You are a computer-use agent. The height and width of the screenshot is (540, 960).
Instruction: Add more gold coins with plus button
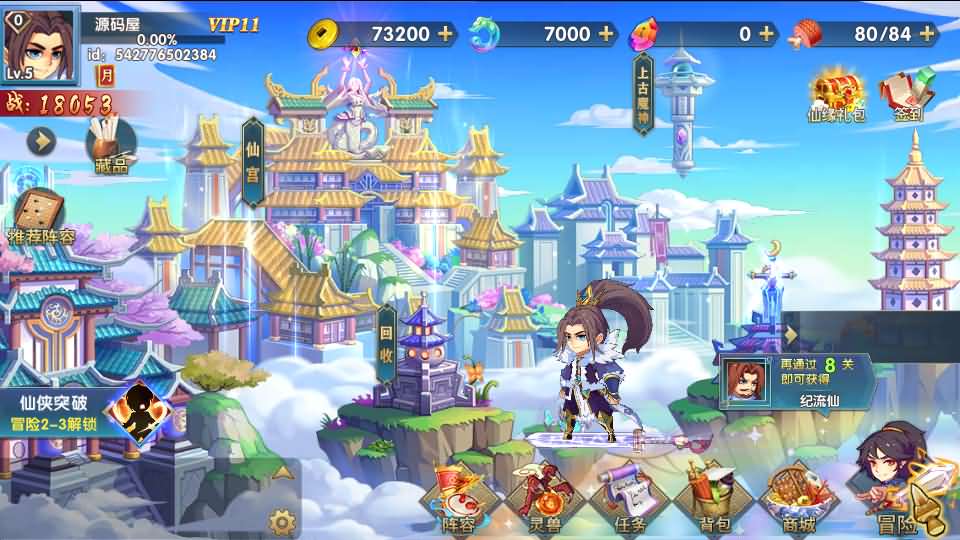pos(446,34)
